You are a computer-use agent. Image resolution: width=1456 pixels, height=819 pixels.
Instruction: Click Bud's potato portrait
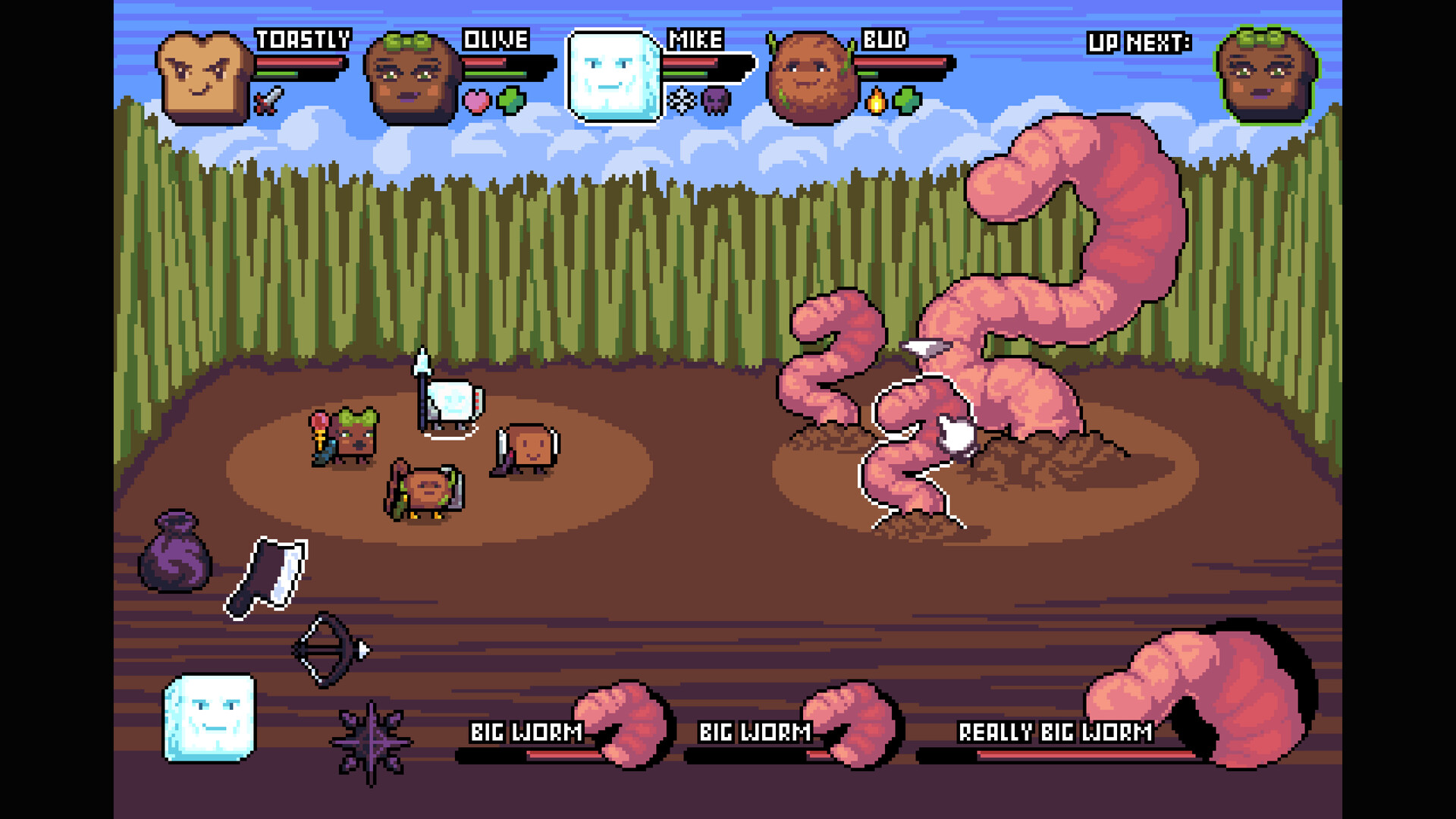[x=811, y=74]
